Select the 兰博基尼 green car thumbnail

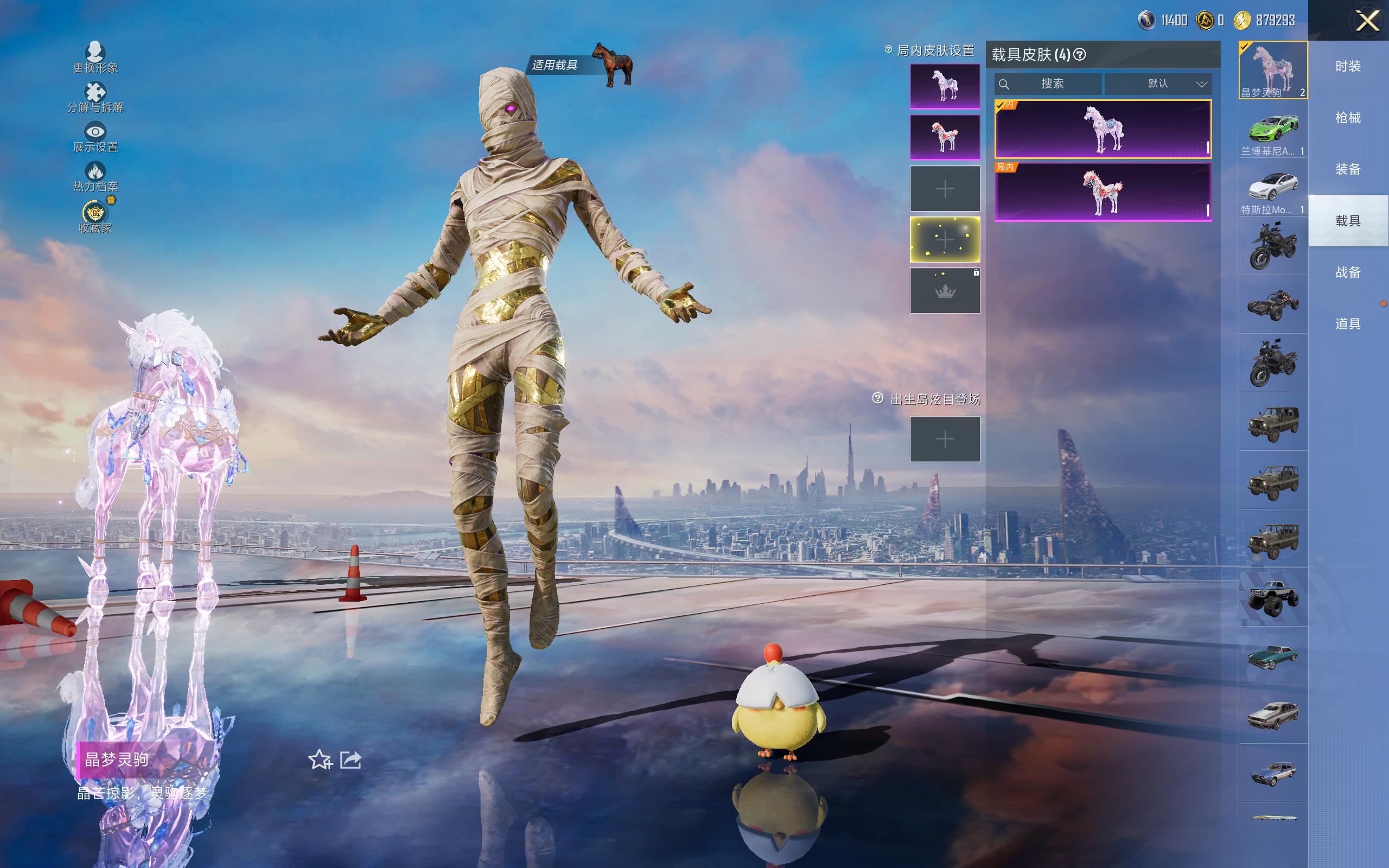click(1272, 130)
